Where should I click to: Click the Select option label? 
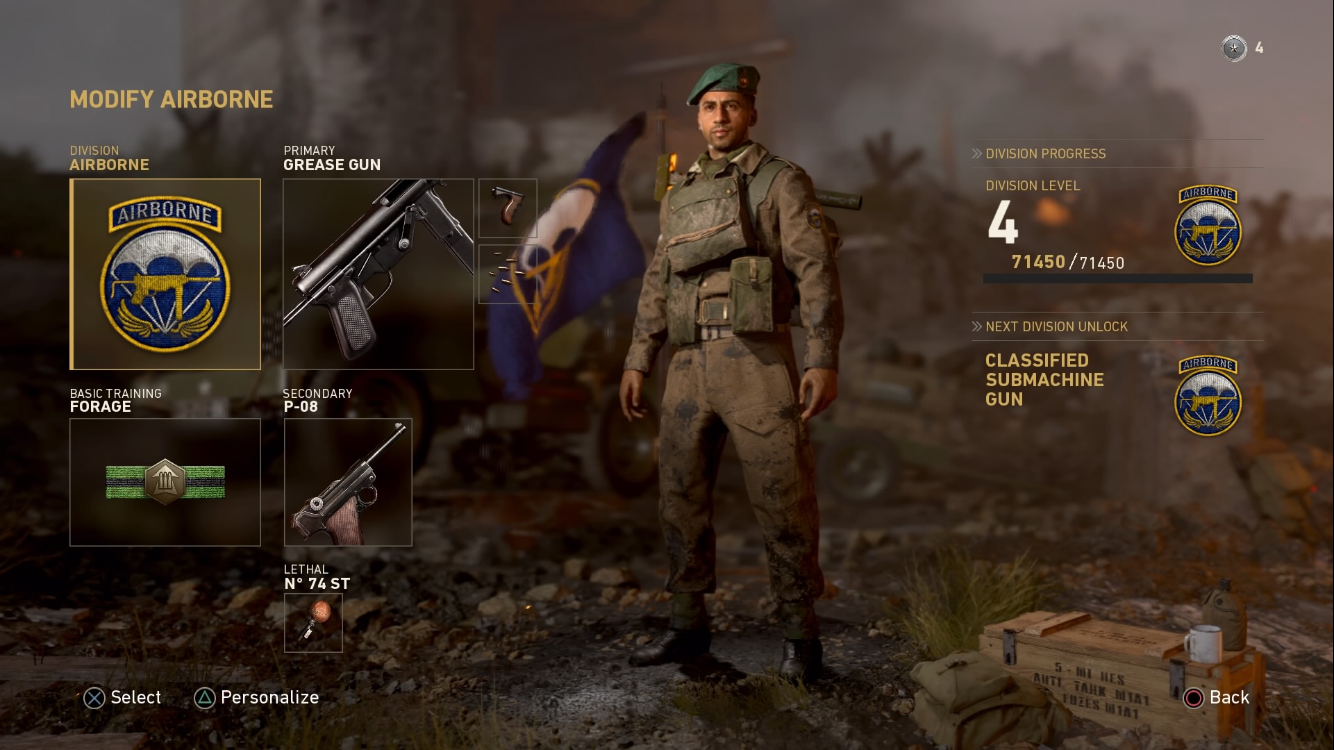click(x=123, y=698)
